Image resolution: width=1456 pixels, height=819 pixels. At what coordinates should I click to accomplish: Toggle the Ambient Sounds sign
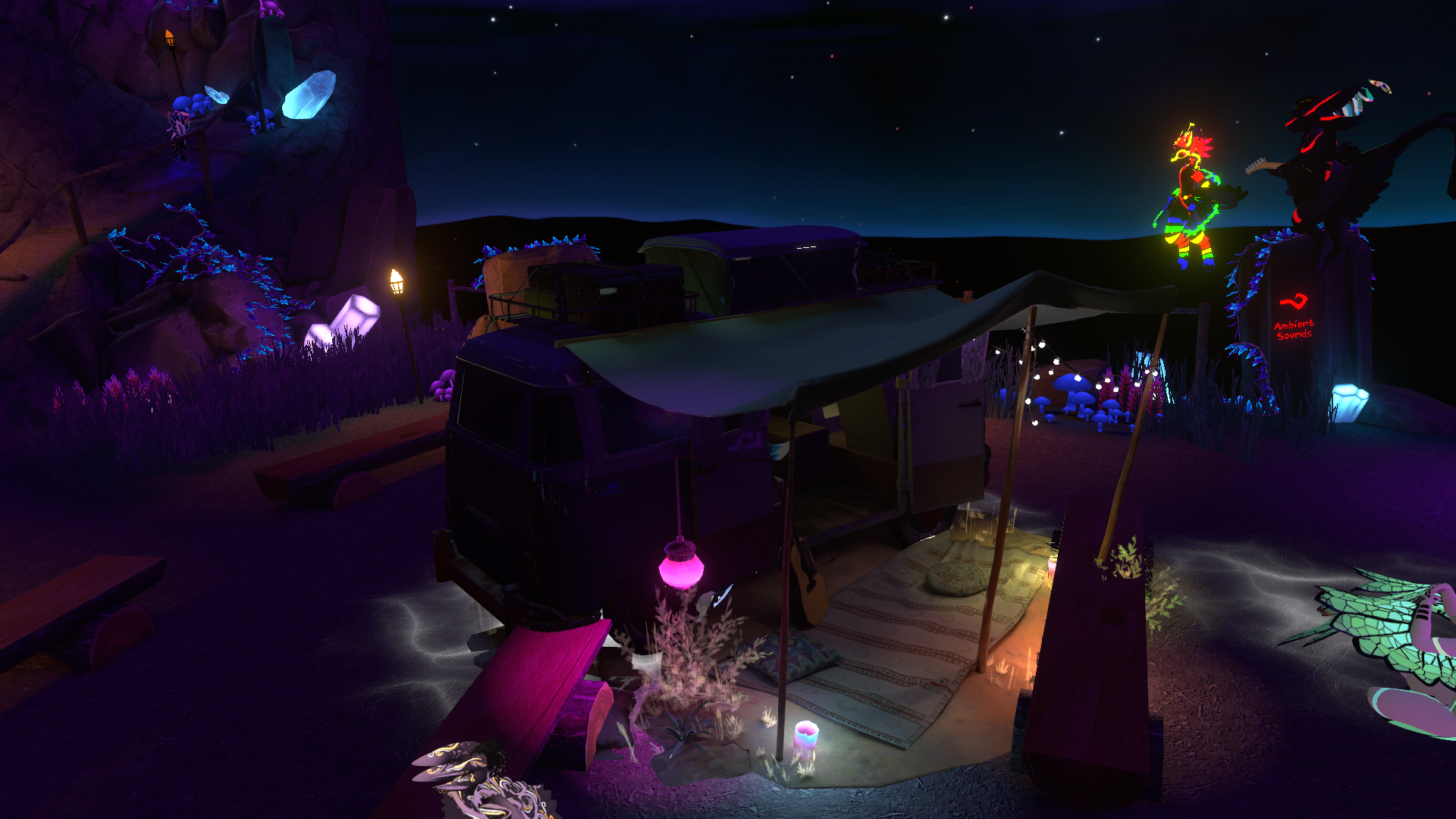[1294, 318]
